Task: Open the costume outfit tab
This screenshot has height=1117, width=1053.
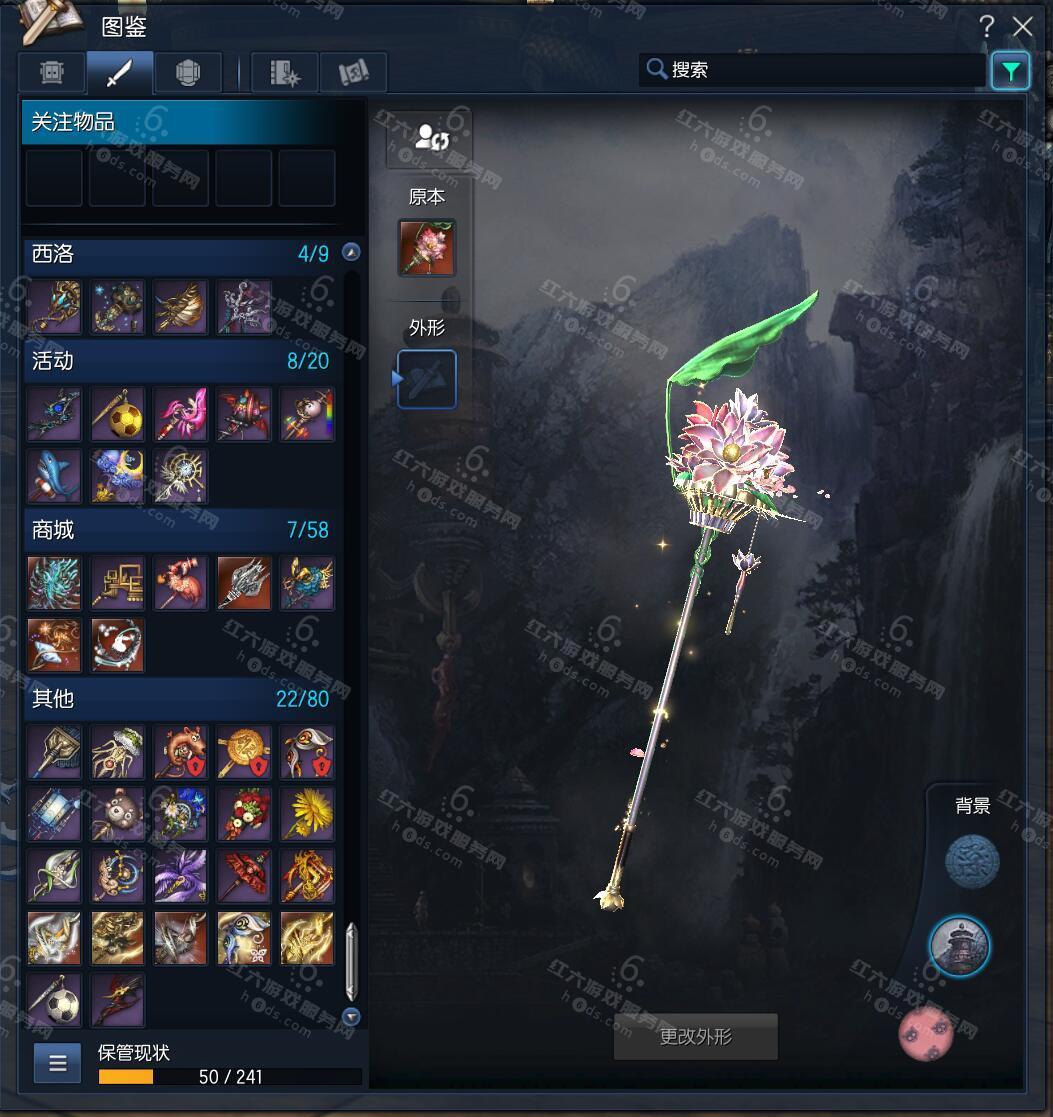Action: (x=52, y=73)
